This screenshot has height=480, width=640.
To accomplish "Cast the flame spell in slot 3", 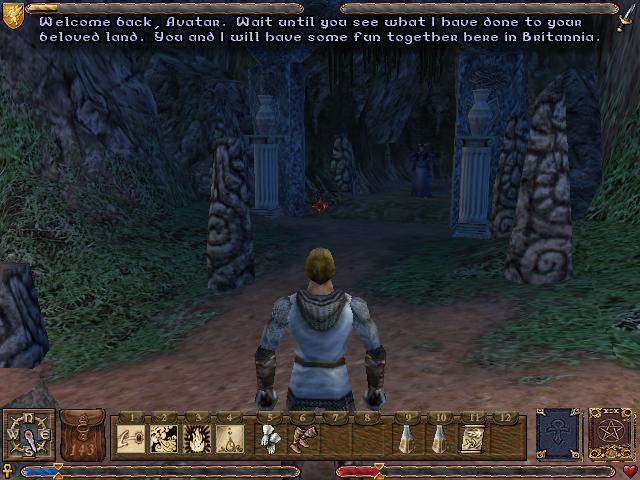I will (x=198, y=437).
